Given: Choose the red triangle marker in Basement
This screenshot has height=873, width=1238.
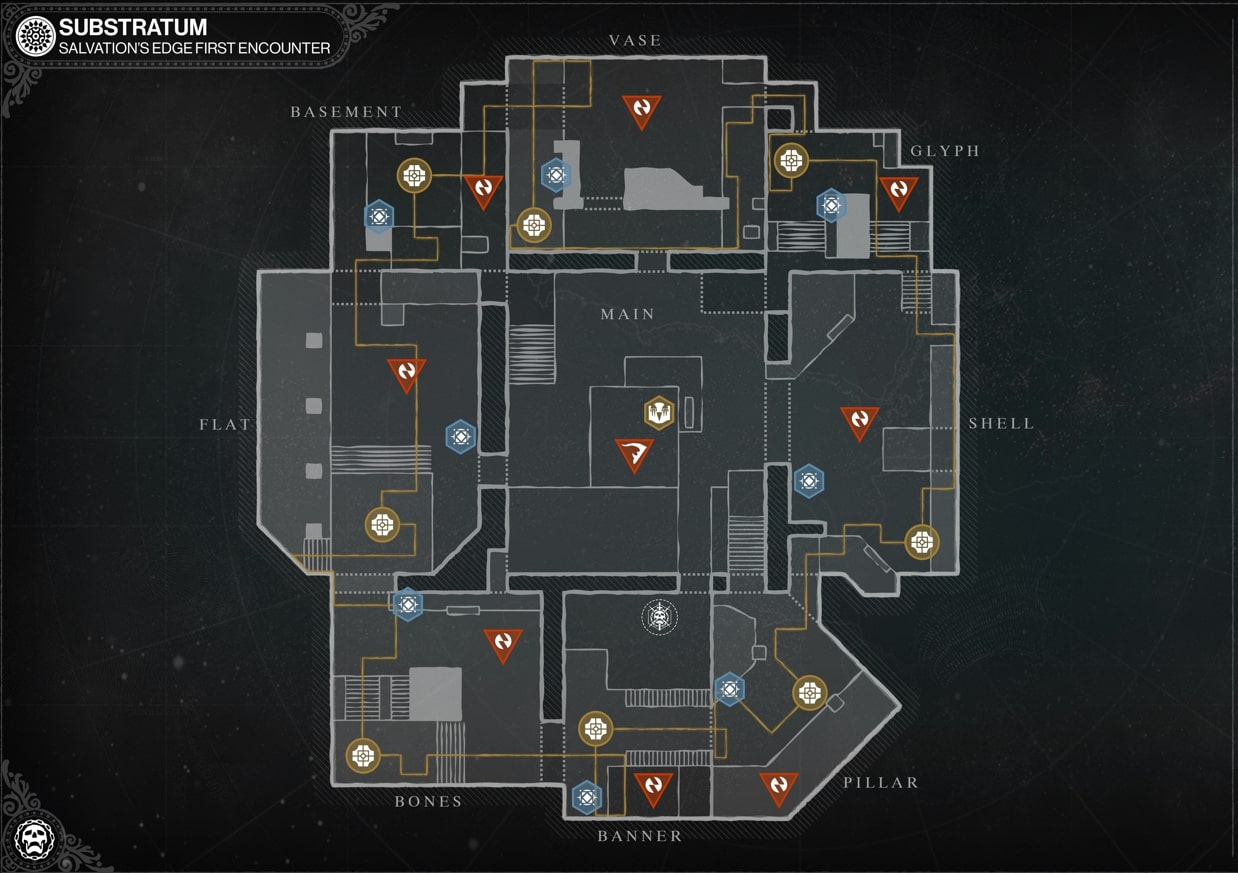Looking at the screenshot, I should 483,189.
